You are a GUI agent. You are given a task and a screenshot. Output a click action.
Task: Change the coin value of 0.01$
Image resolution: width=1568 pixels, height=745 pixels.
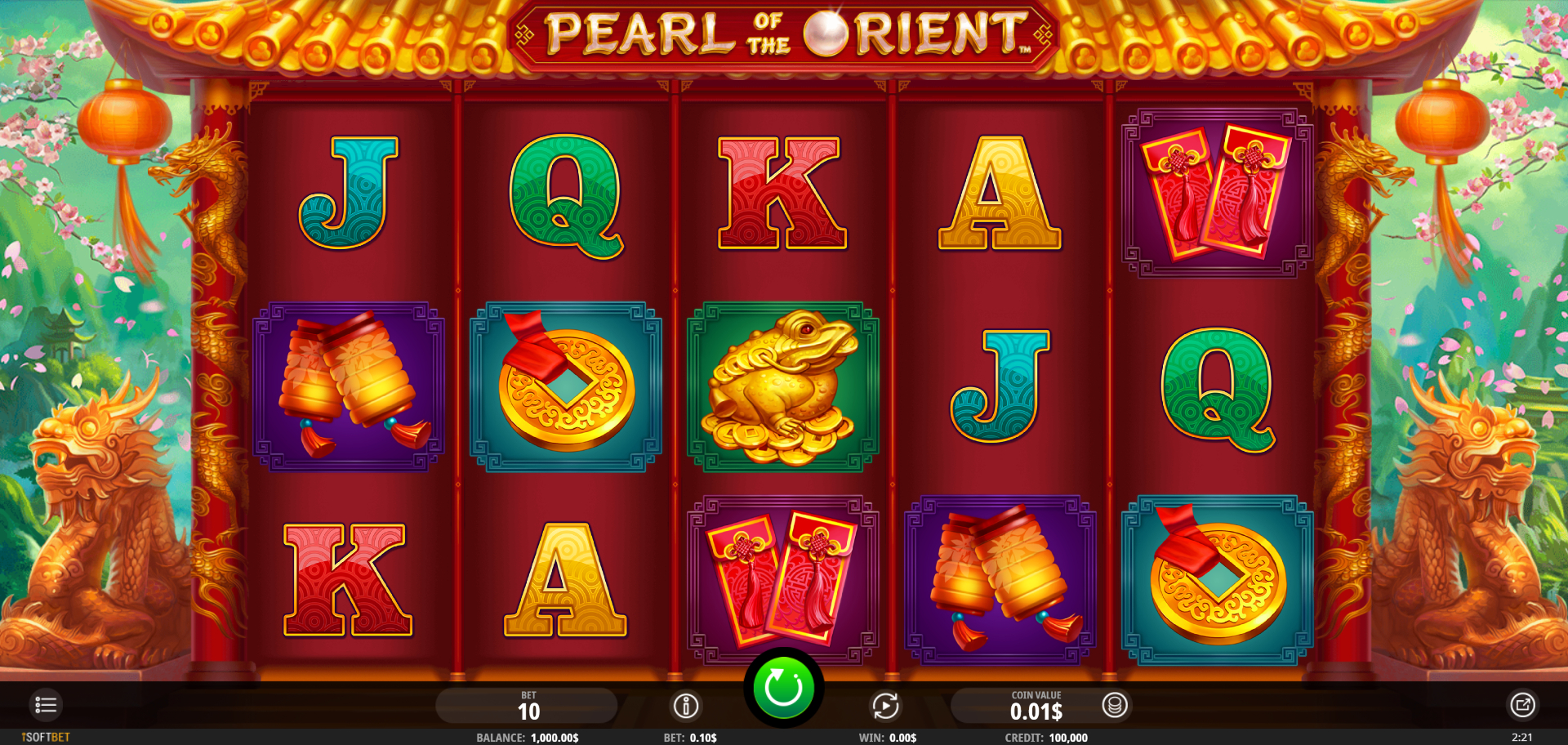(1035, 707)
